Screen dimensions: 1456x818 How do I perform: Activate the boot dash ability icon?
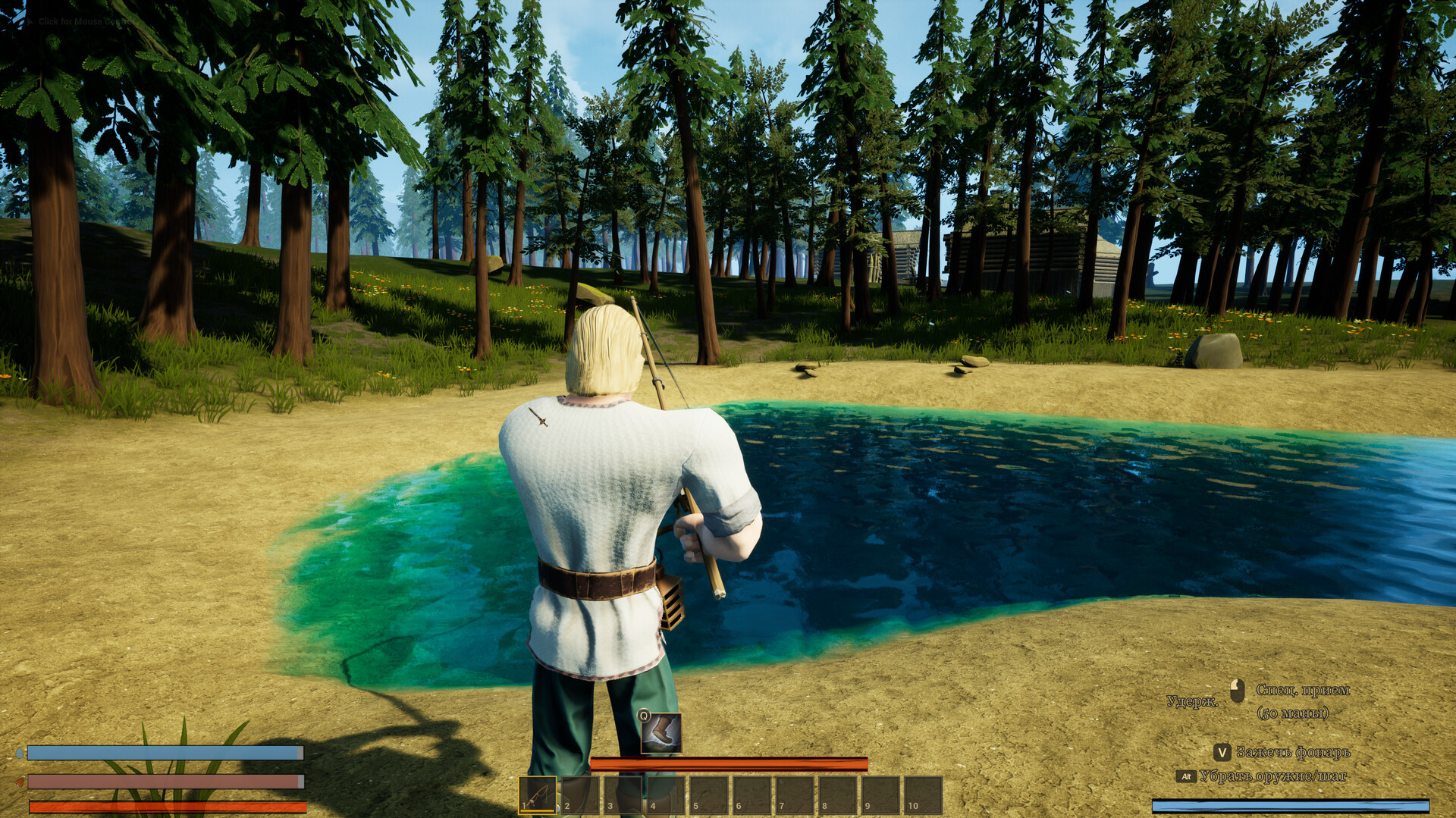[661, 733]
